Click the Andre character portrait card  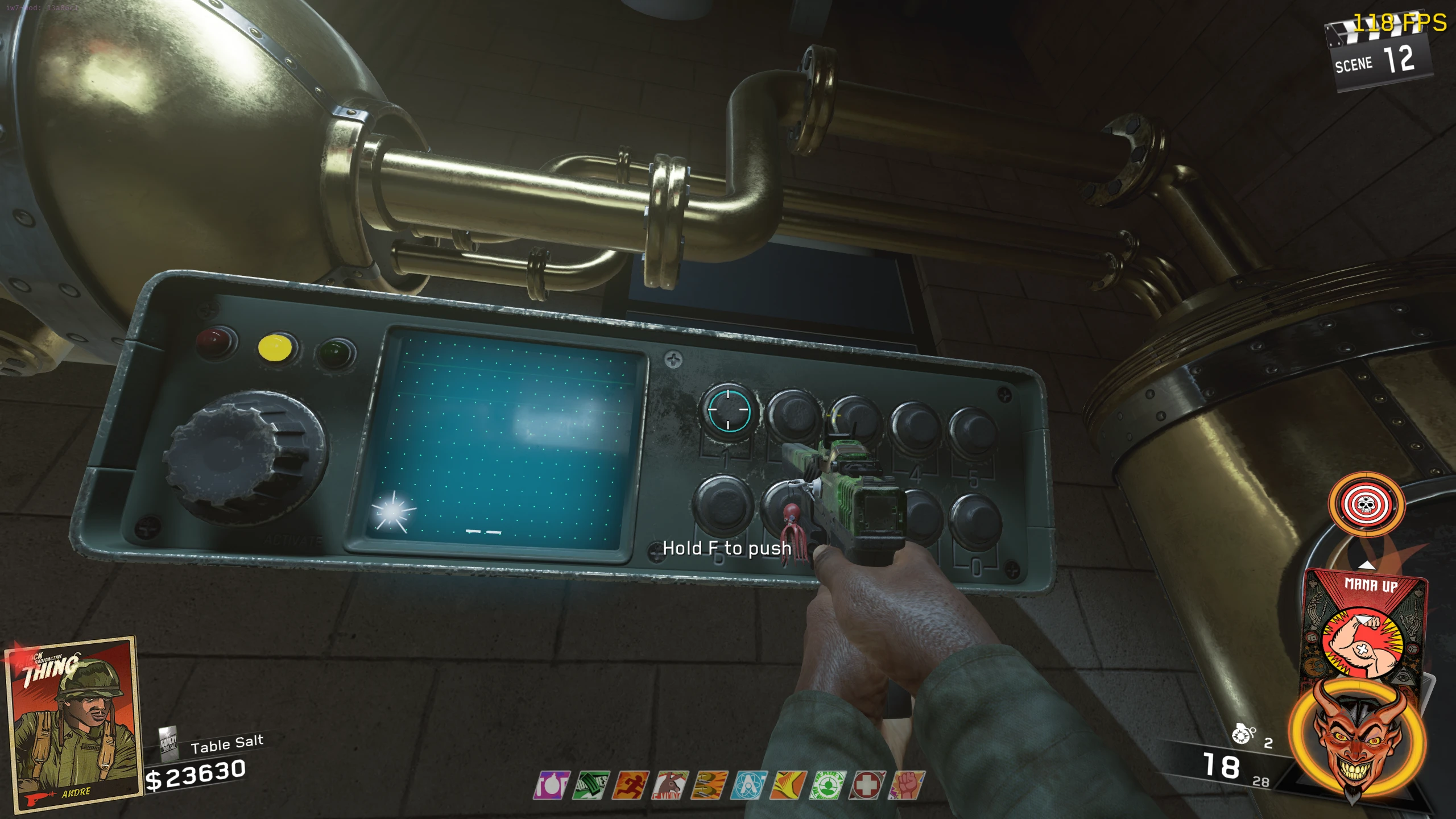[x=72, y=722]
